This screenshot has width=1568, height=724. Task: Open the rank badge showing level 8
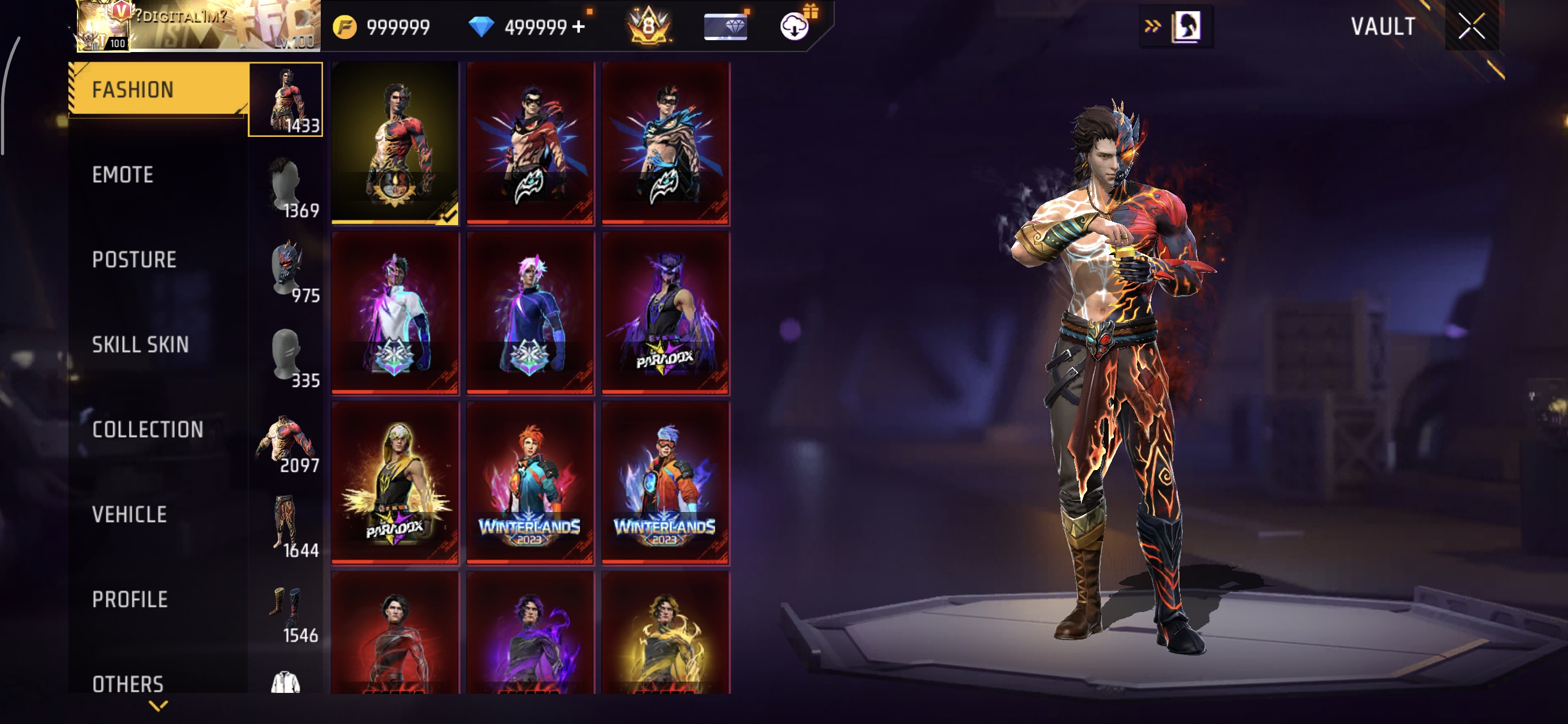pos(648,27)
